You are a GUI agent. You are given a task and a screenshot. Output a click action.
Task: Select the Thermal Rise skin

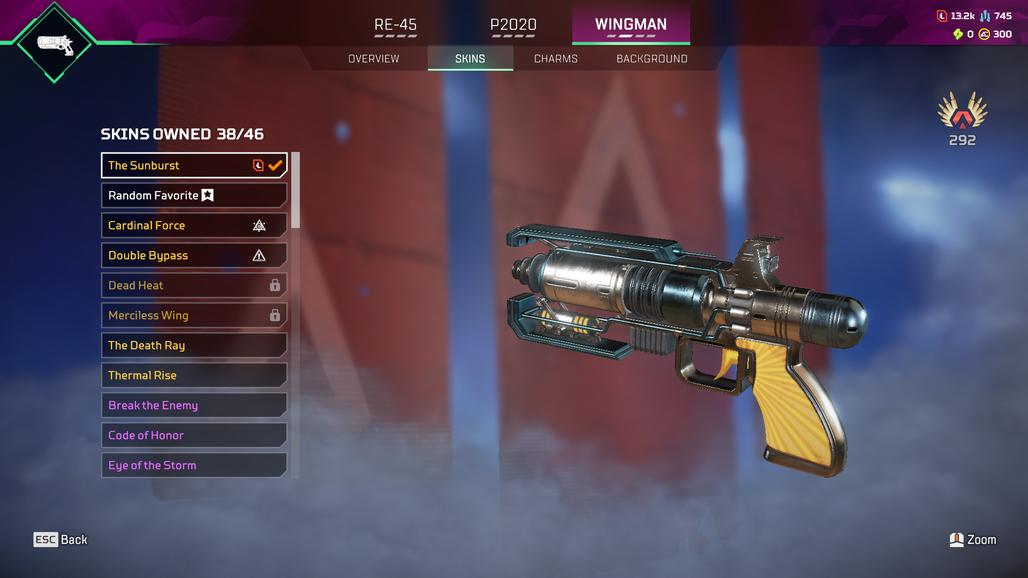pyautogui.click(x=194, y=375)
